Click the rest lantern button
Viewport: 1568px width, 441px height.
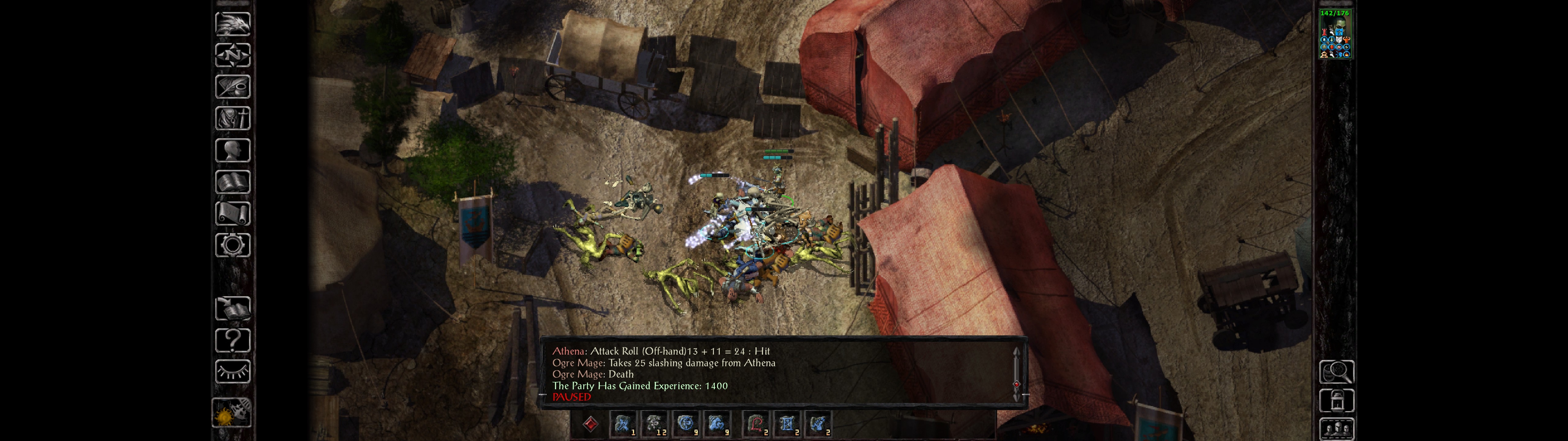click(1336, 401)
